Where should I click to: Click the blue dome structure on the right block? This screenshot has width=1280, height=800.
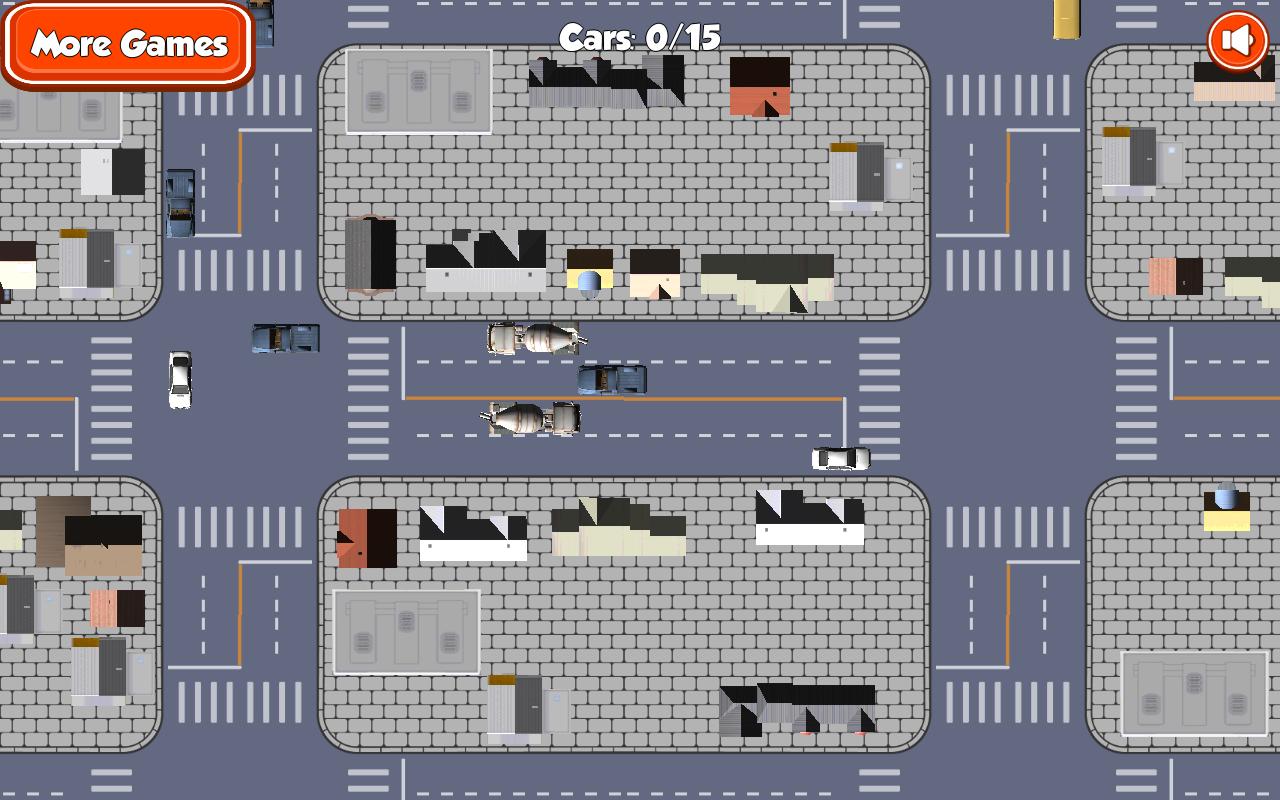[x=1224, y=498]
